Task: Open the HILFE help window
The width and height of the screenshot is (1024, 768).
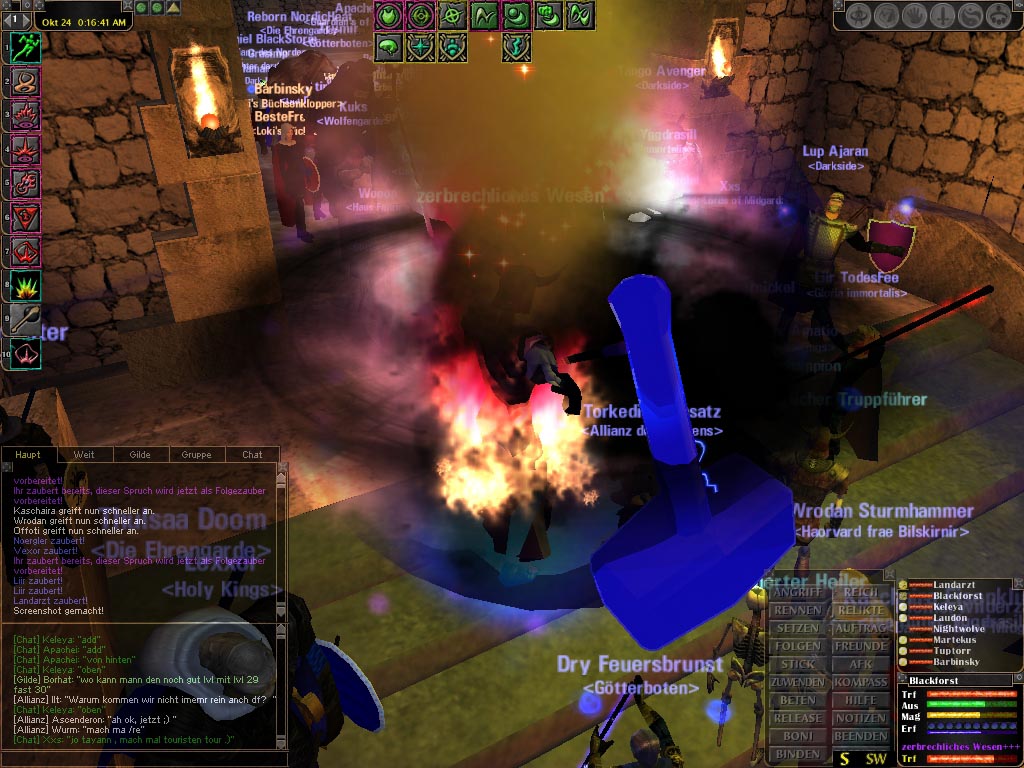Action: click(860, 700)
